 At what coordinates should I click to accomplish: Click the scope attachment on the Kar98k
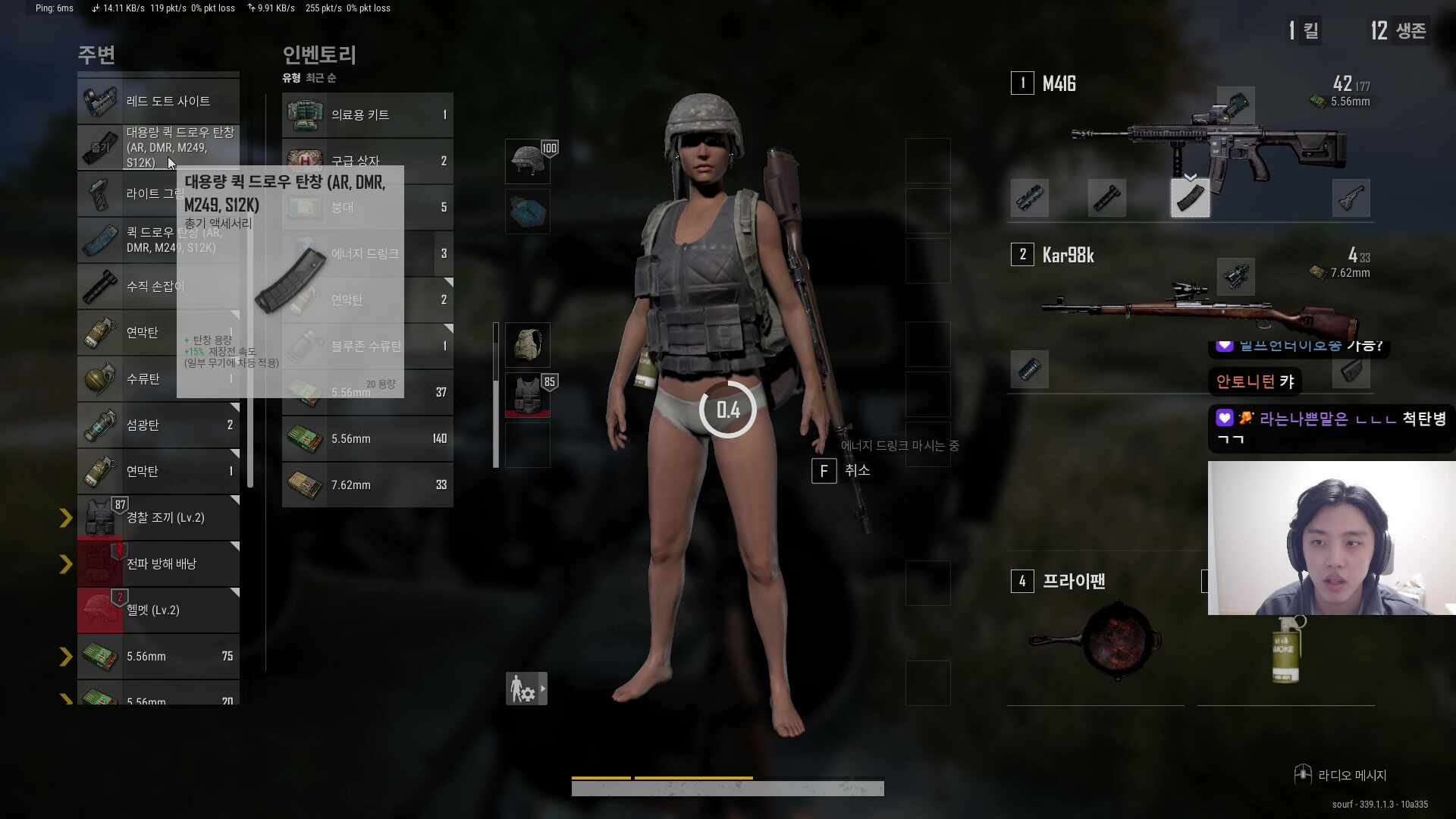(x=1236, y=277)
